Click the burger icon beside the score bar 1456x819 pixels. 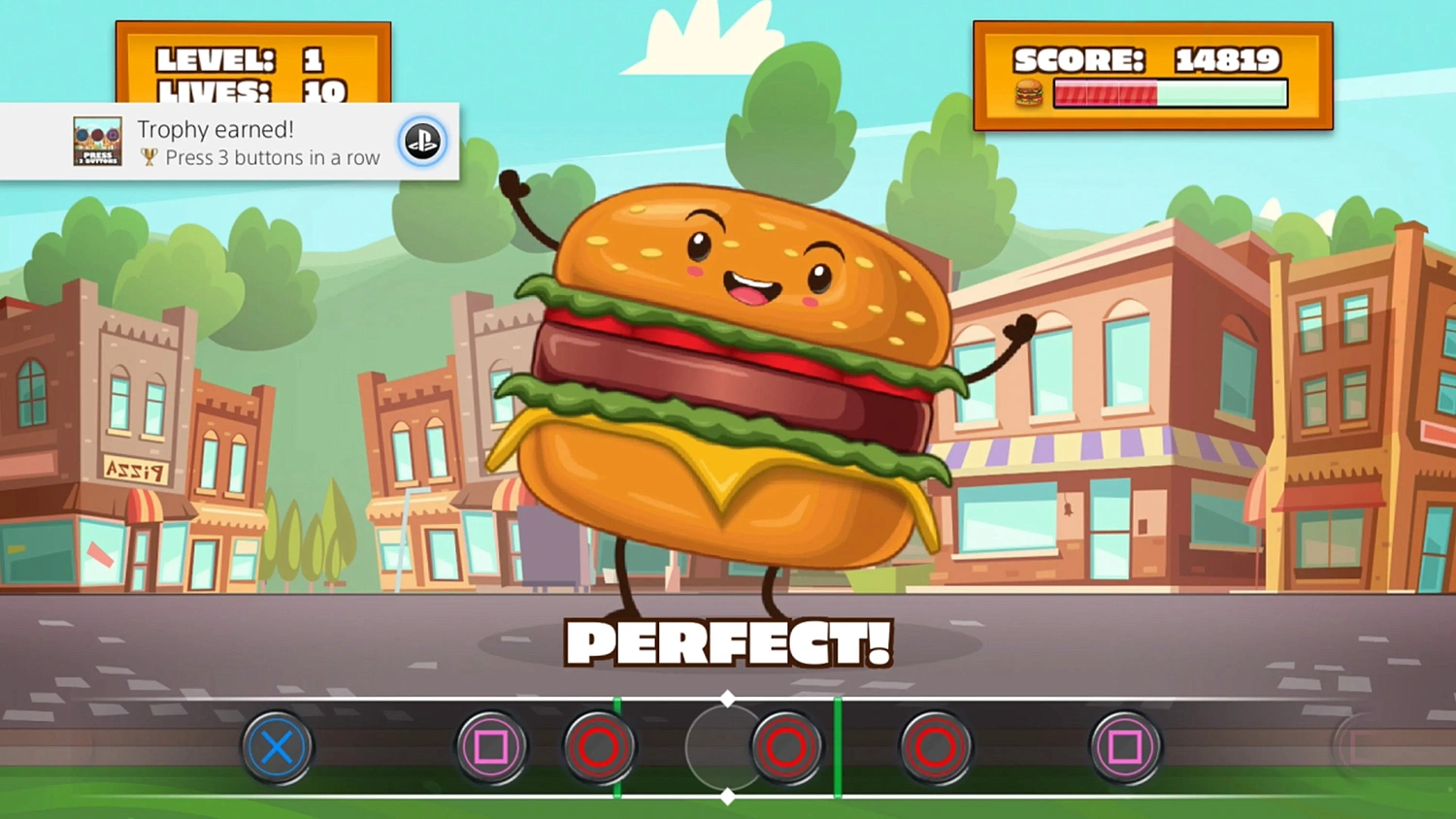1027,94
